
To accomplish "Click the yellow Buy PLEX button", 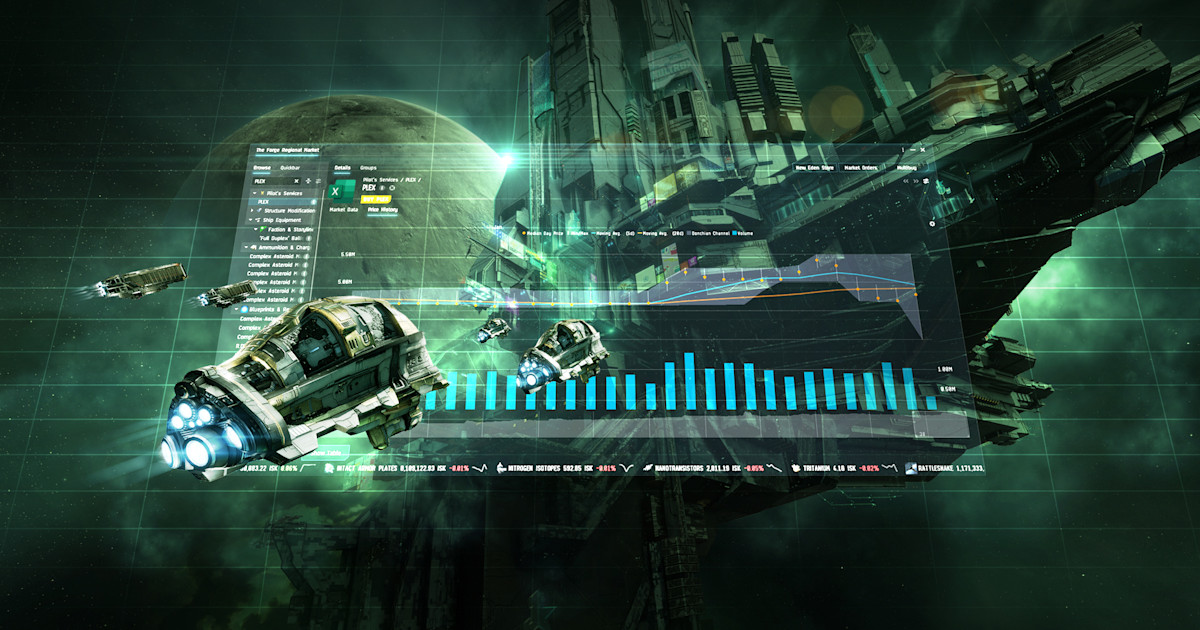I will coord(375,199).
